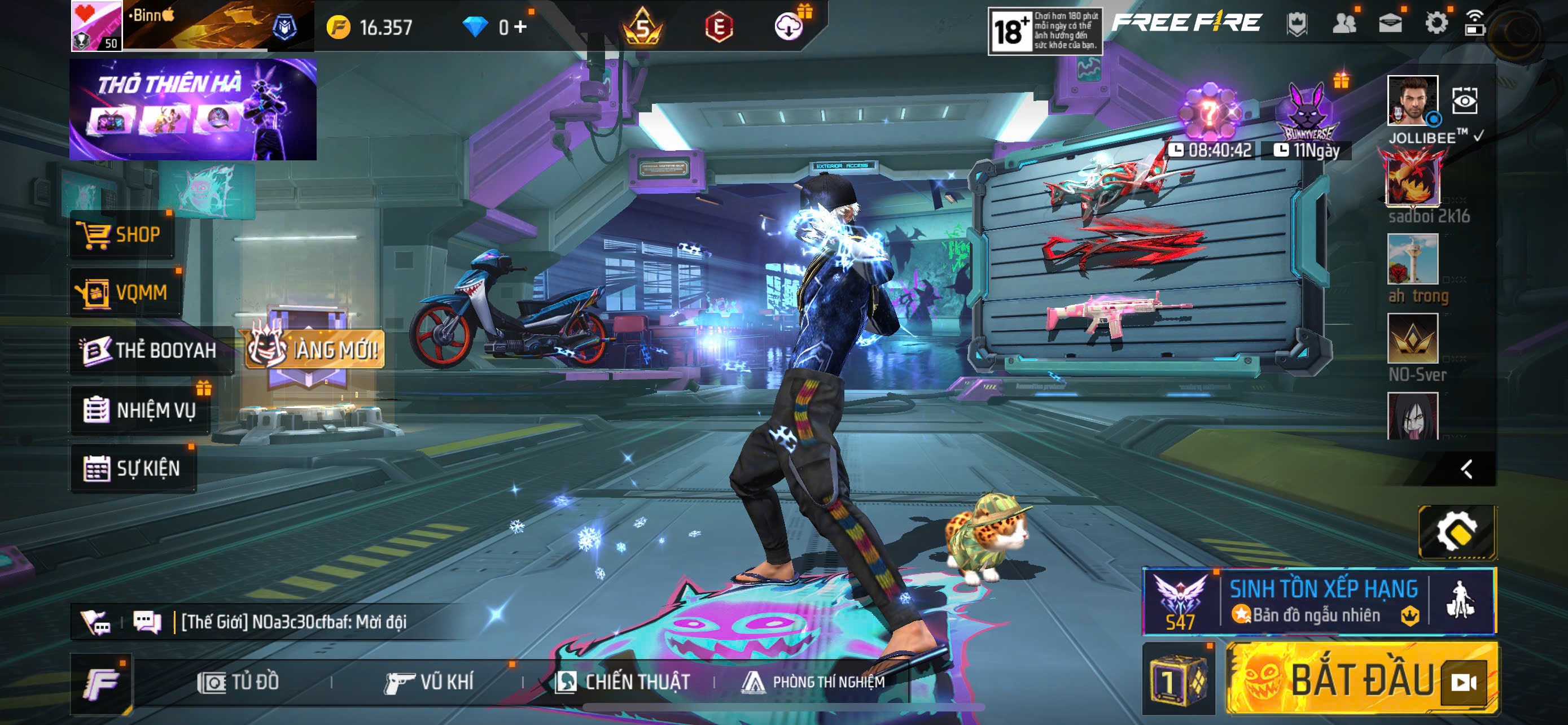Viewport: 1568px width, 725px height.
Task: Open the Thỏ Thiên Hà event banner
Action: click(193, 110)
